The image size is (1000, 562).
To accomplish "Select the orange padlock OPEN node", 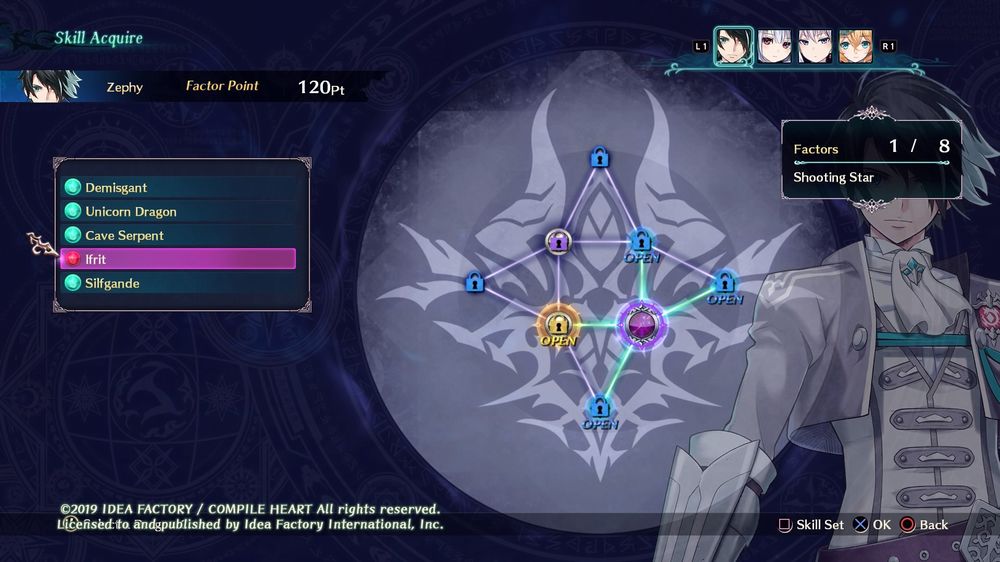I will 558,324.
